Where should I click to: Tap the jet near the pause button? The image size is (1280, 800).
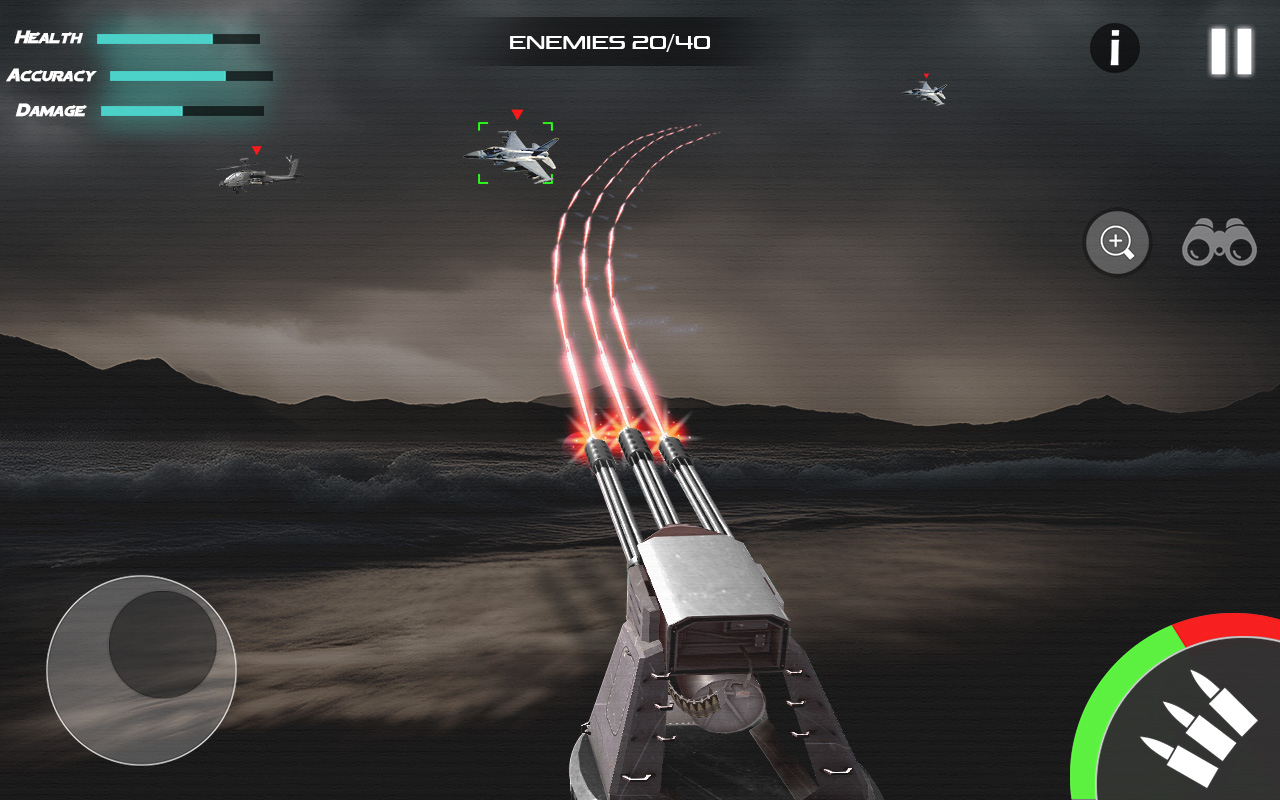[x=927, y=92]
